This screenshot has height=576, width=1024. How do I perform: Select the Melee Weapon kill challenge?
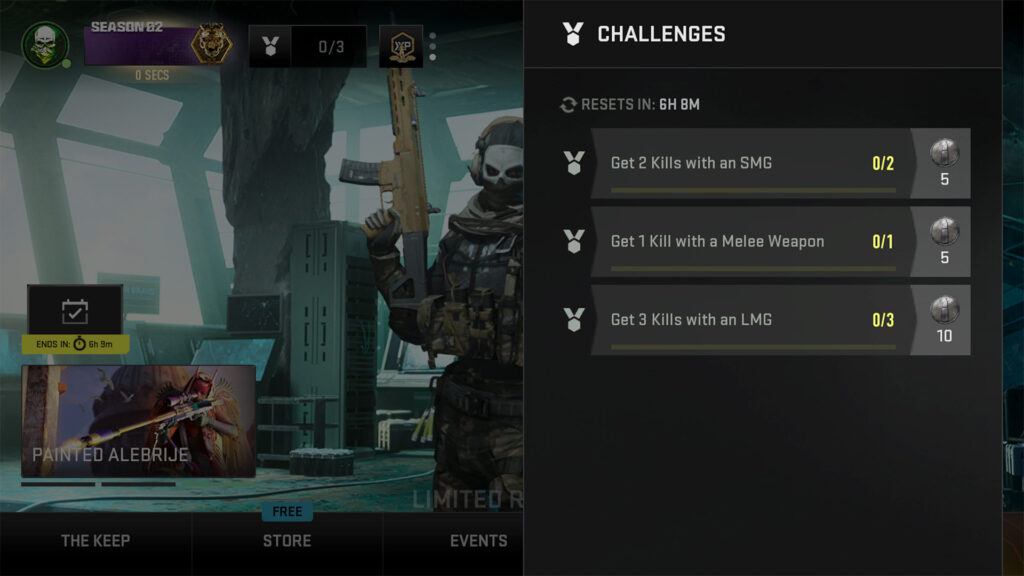pyautogui.click(x=750, y=241)
